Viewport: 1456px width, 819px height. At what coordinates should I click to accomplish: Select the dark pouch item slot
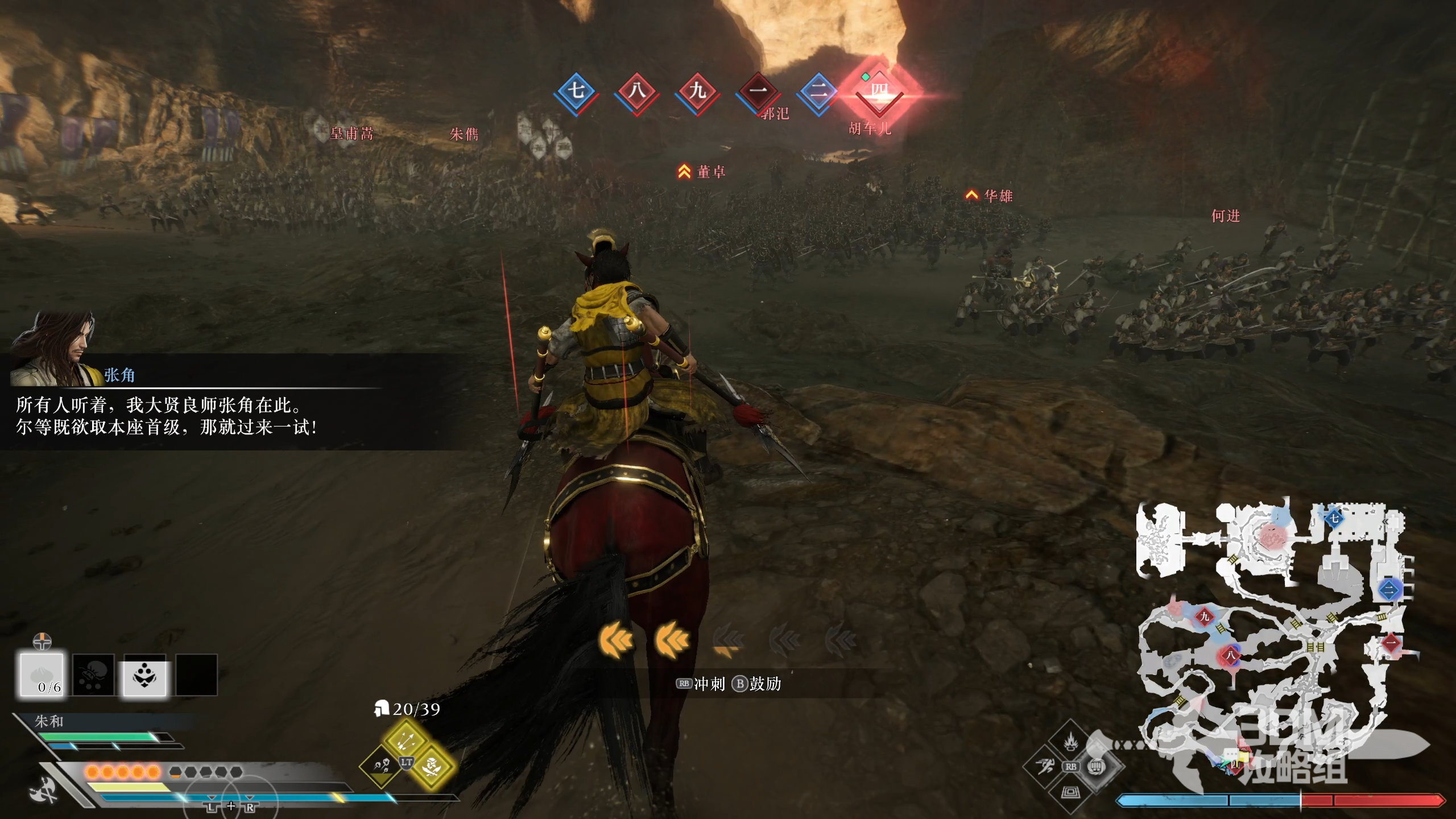pyautogui.click(x=93, y=675)
